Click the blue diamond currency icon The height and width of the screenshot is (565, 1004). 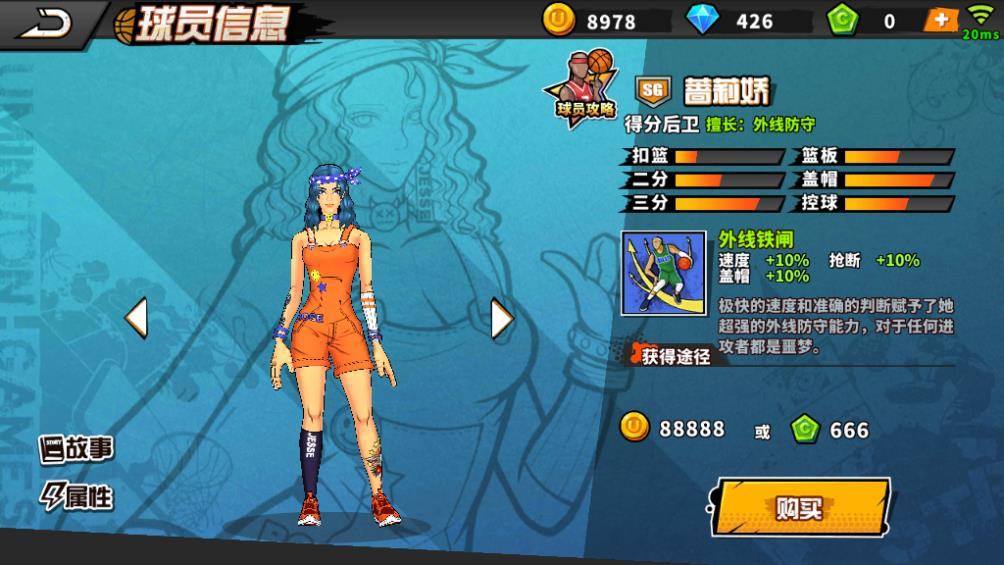(x=702, y=20)
